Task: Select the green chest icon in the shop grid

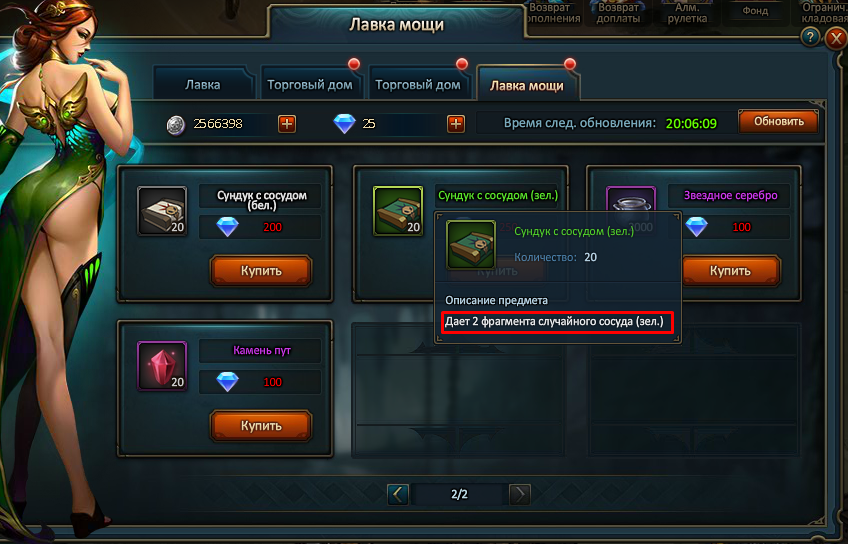Action: [x=397, y=210]
